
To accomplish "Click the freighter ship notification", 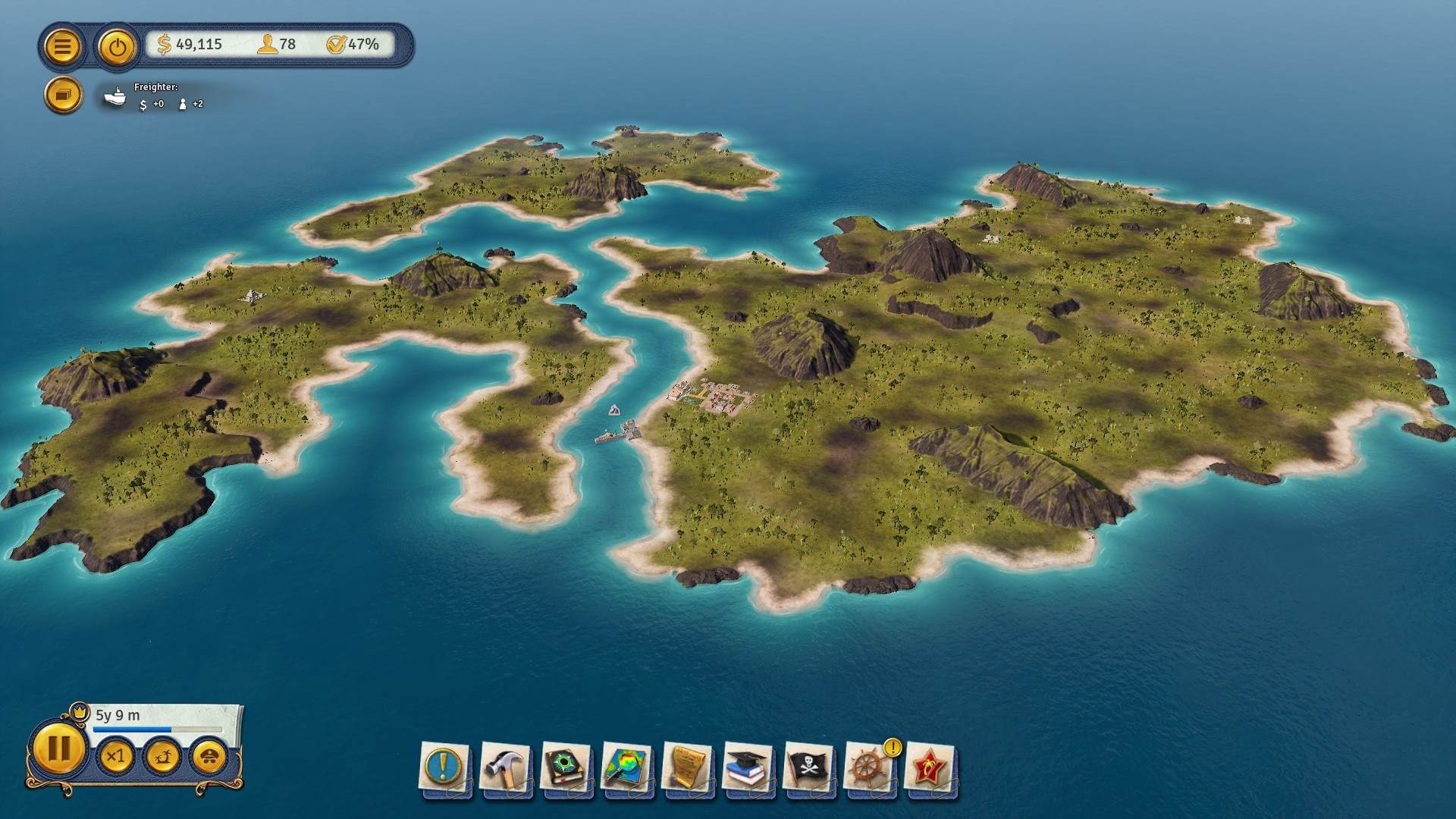I will coord(115,96).
